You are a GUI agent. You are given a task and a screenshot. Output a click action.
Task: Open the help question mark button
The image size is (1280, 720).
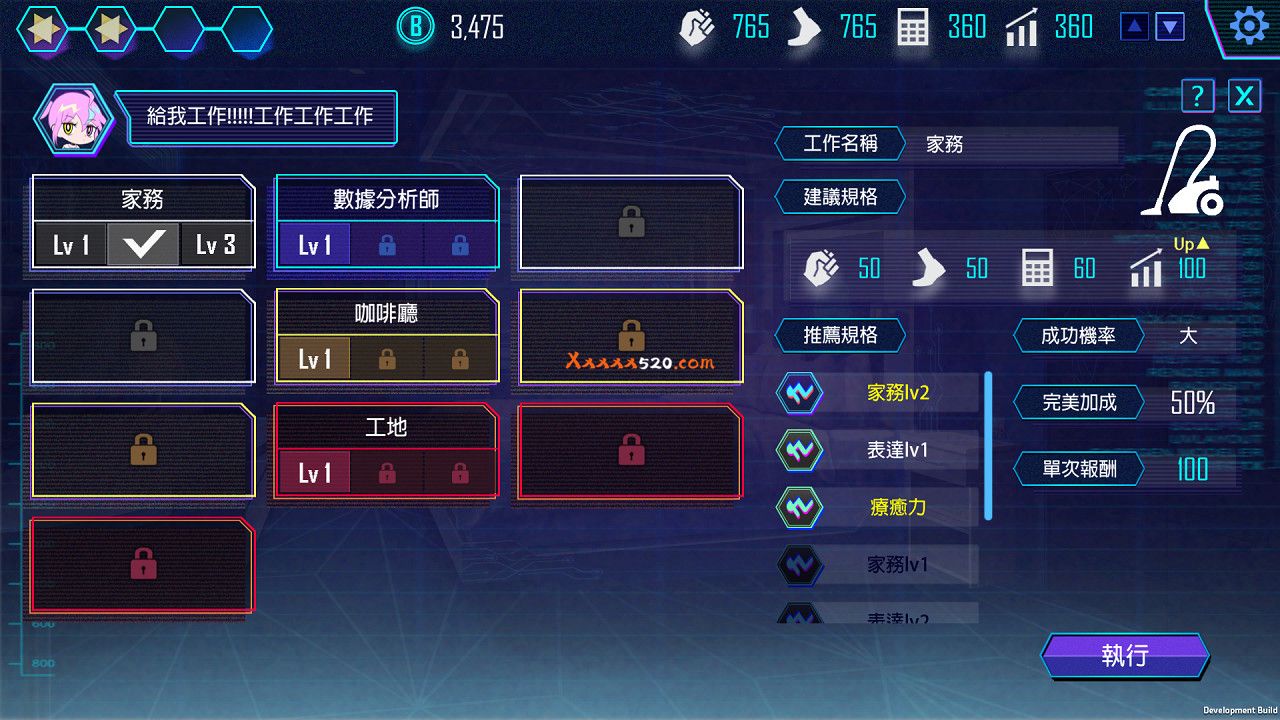click(1197, 95)
